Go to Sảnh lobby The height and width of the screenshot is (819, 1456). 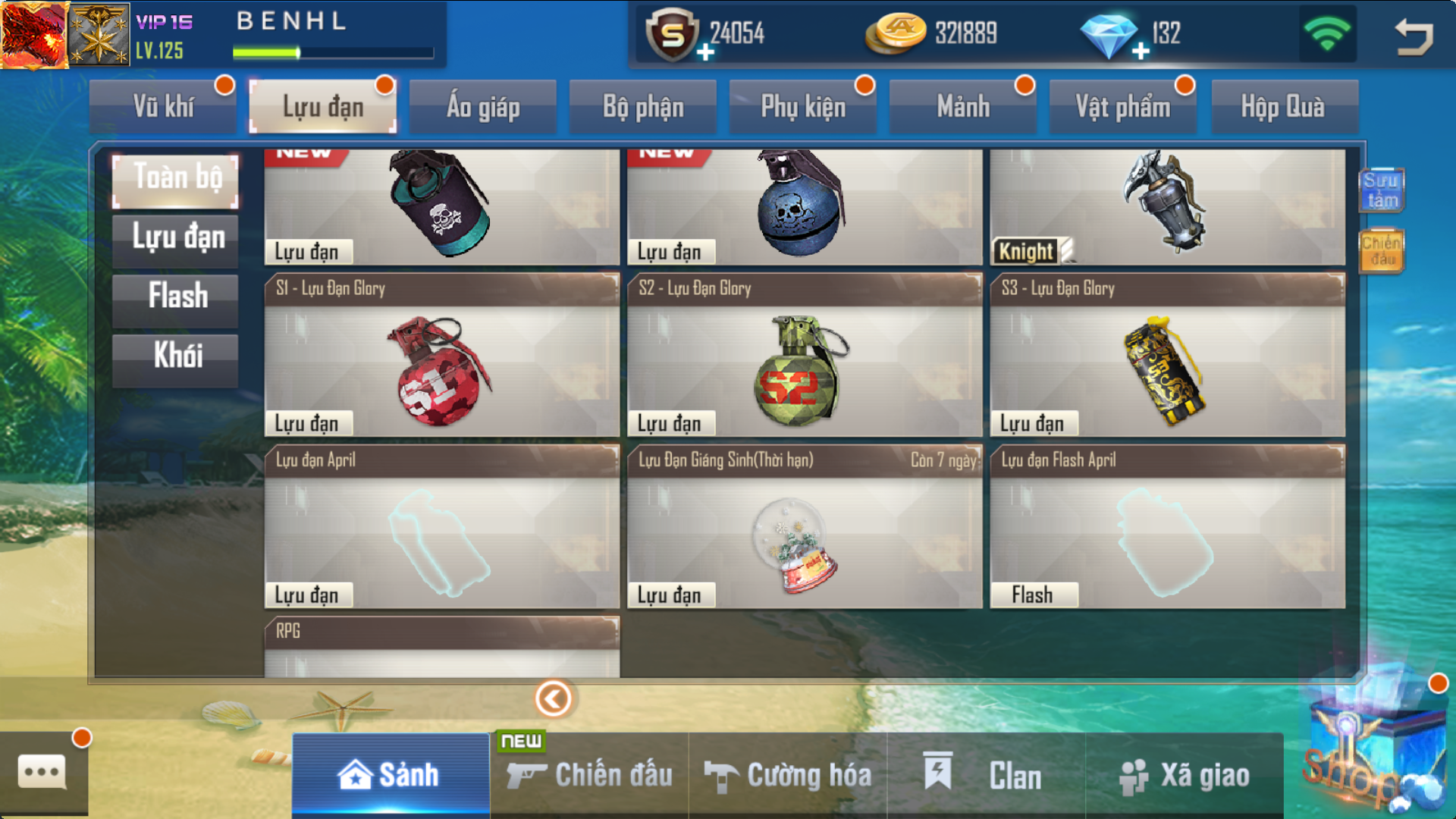(x=391, y=775)
